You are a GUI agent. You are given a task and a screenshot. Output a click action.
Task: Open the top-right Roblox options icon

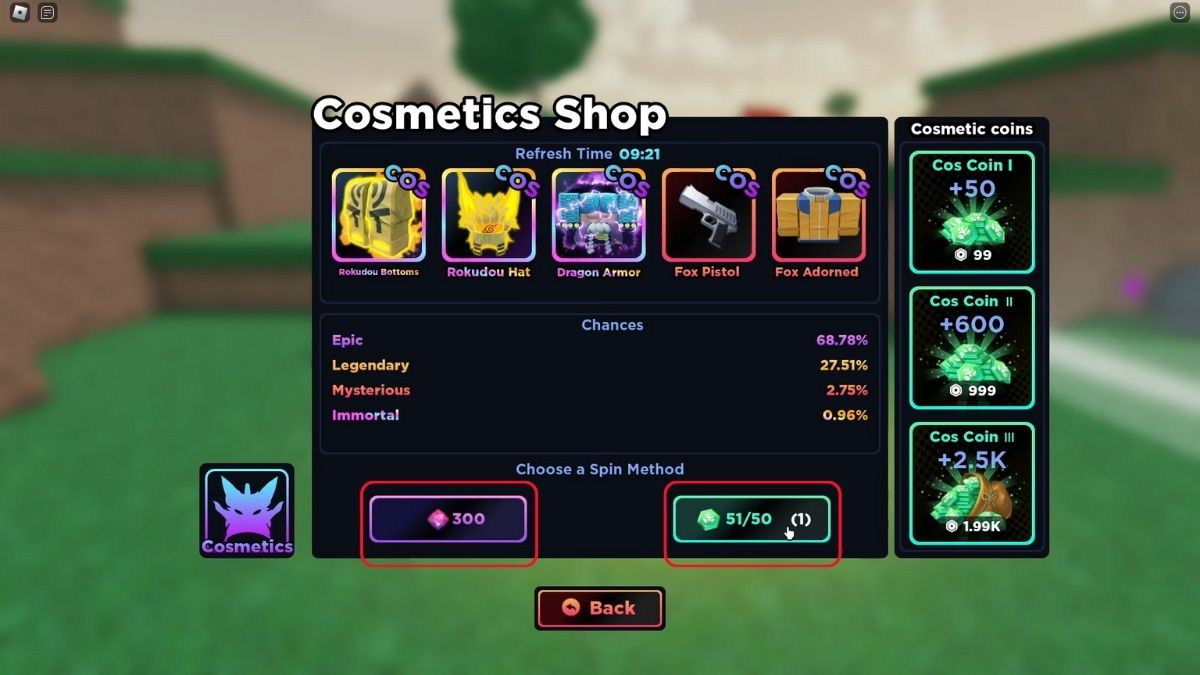[x=1179, y=13]
